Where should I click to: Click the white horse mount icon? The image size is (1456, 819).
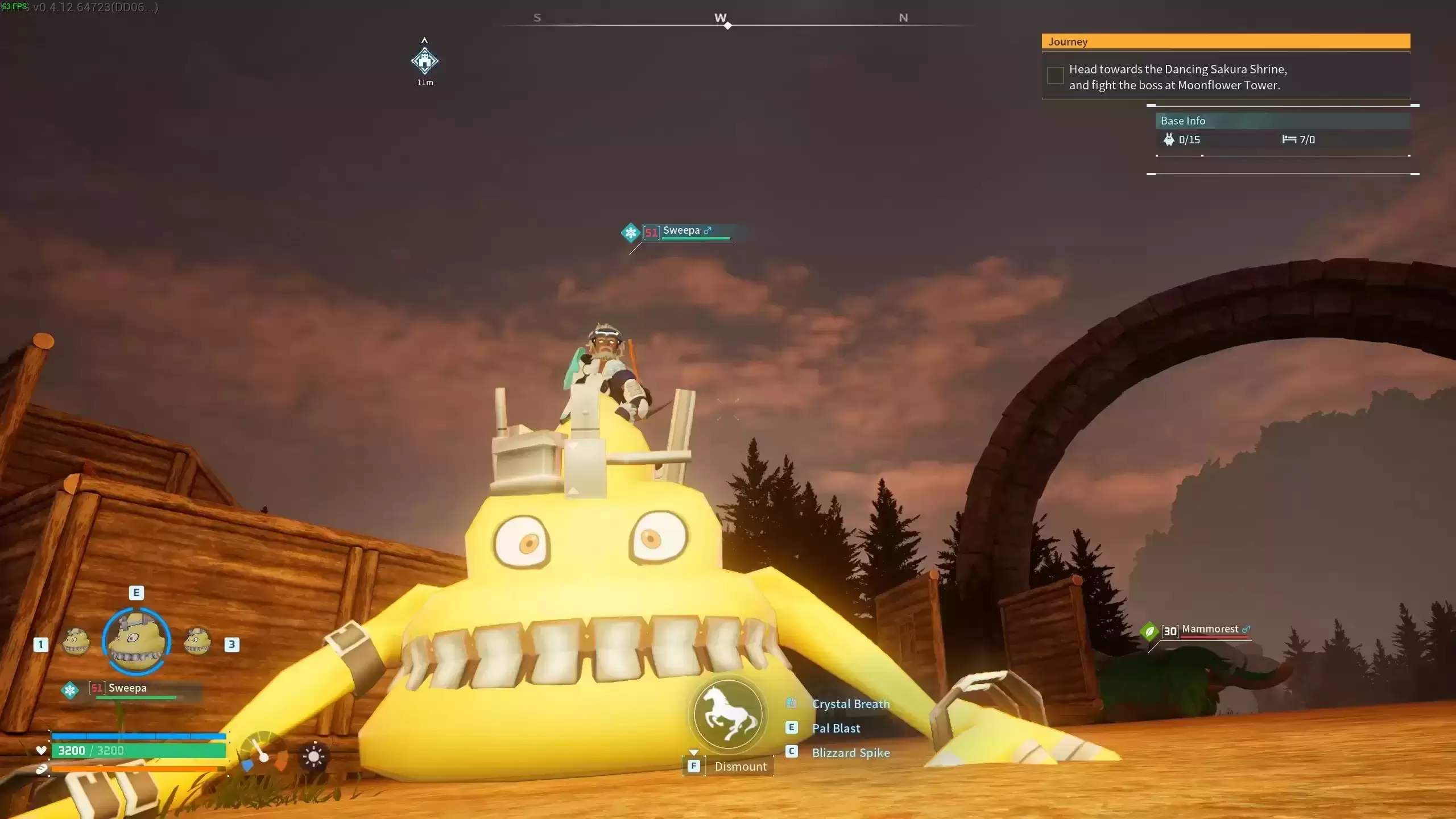tap(729, 714)
